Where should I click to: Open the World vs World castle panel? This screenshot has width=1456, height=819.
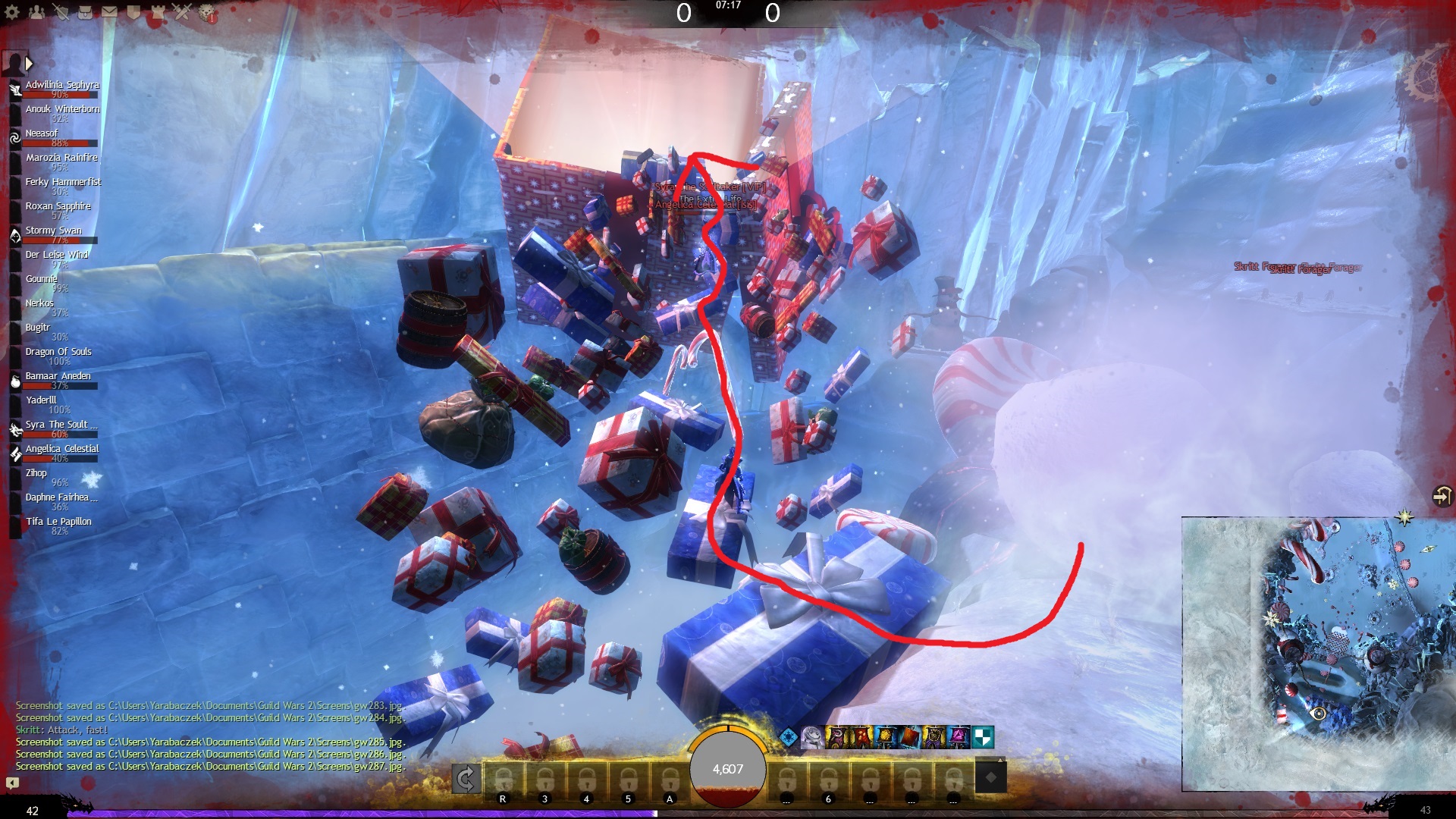(x=158, y=12)
